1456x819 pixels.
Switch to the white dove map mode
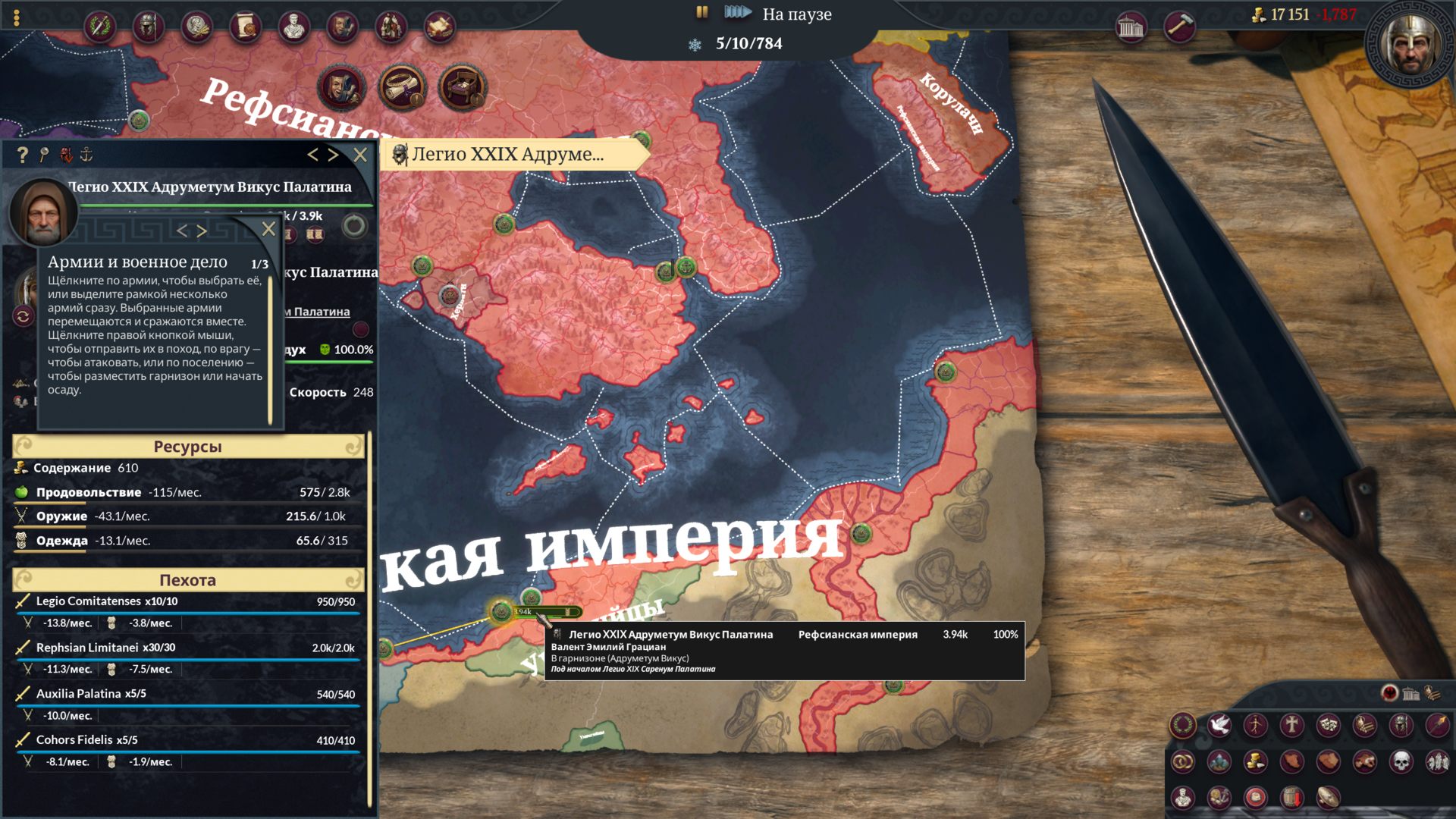[1219, 725]
